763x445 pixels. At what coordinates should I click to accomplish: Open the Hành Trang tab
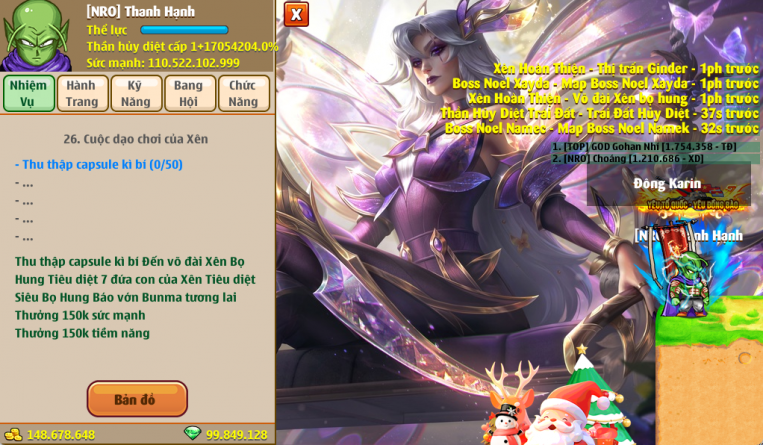[82, 93]
